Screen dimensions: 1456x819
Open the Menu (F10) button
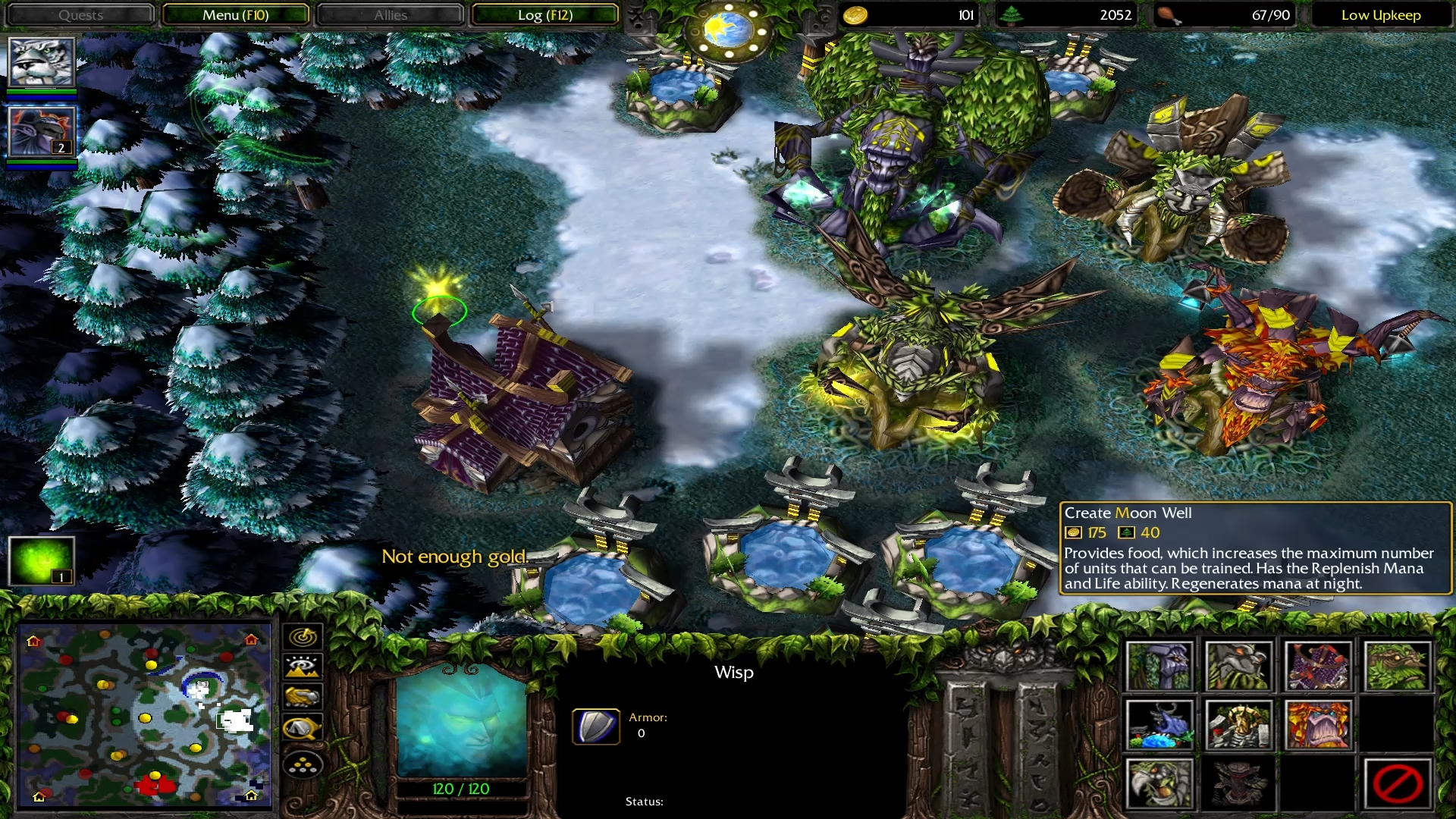[x=235, y=15]
